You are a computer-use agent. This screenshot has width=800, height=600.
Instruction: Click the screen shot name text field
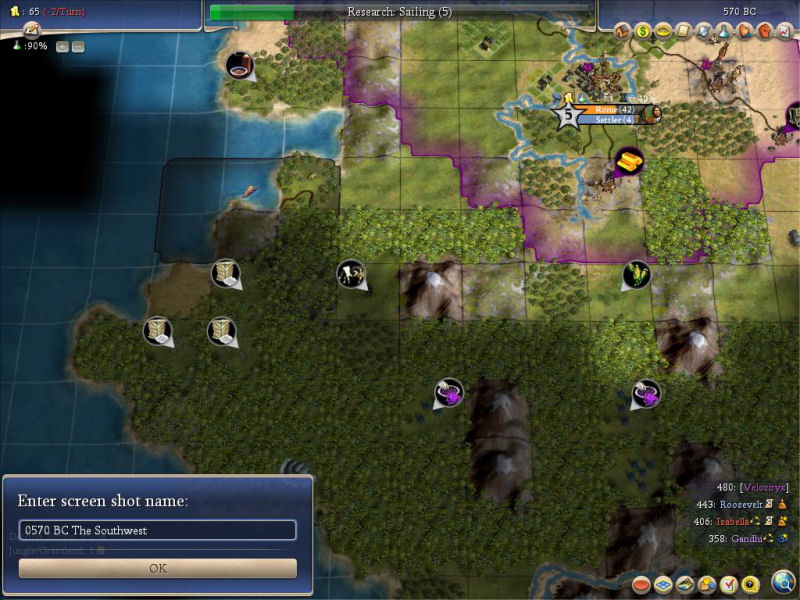coord(158,530)
